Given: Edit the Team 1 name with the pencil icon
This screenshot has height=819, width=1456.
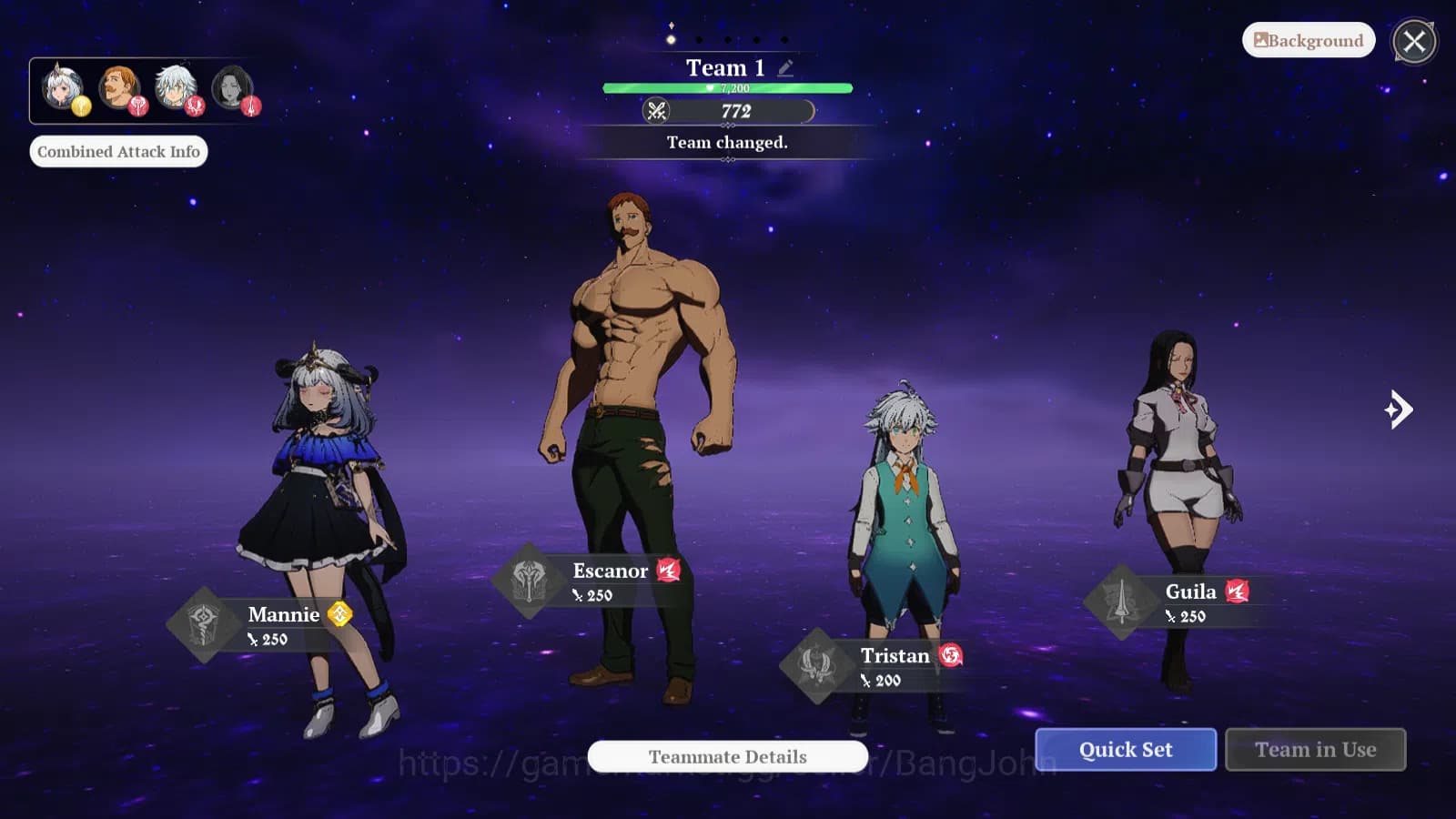Looking at the screenshot, I should pos(784,66).
